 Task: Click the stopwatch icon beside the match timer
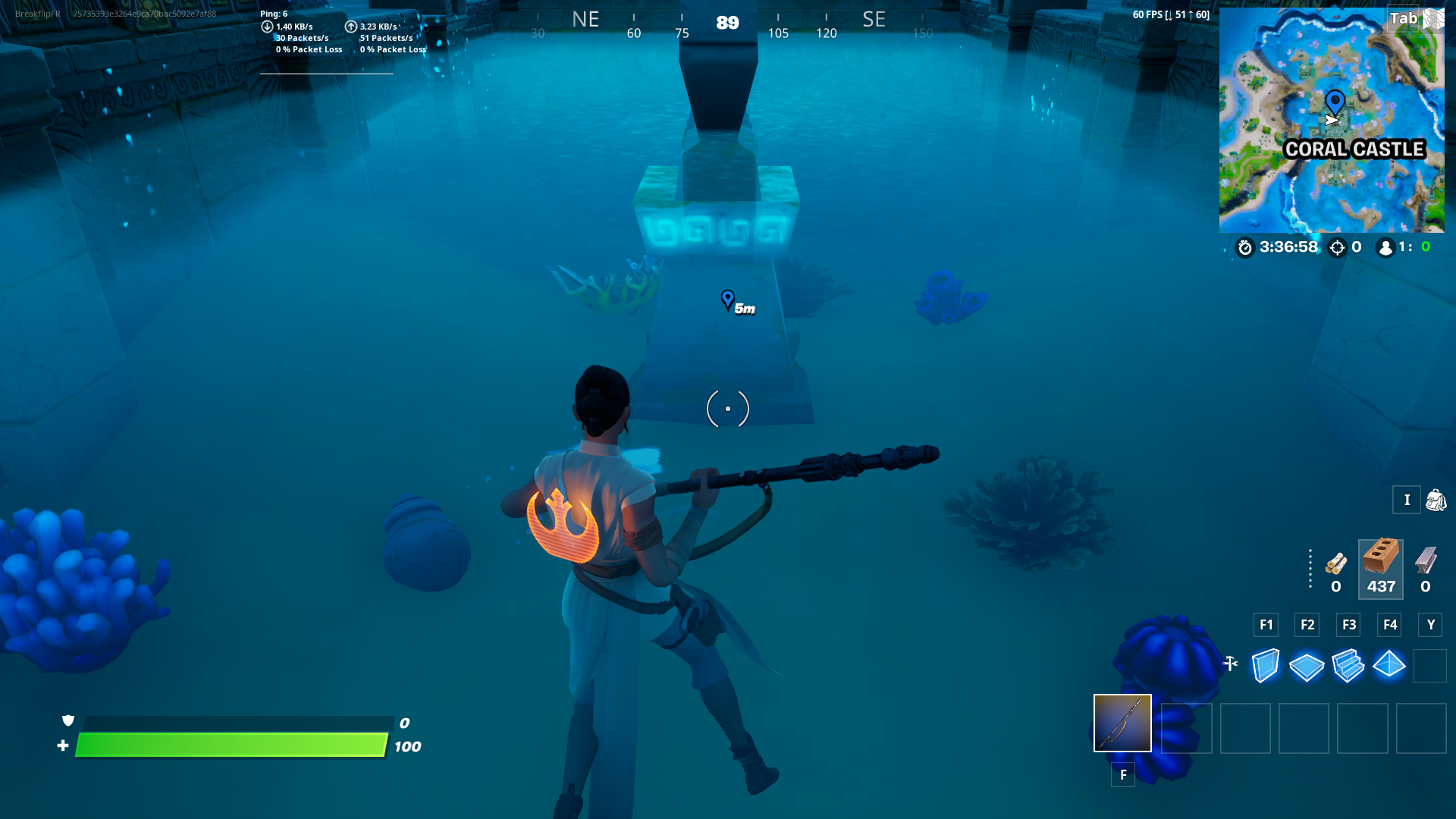(x=1246, y=246)
